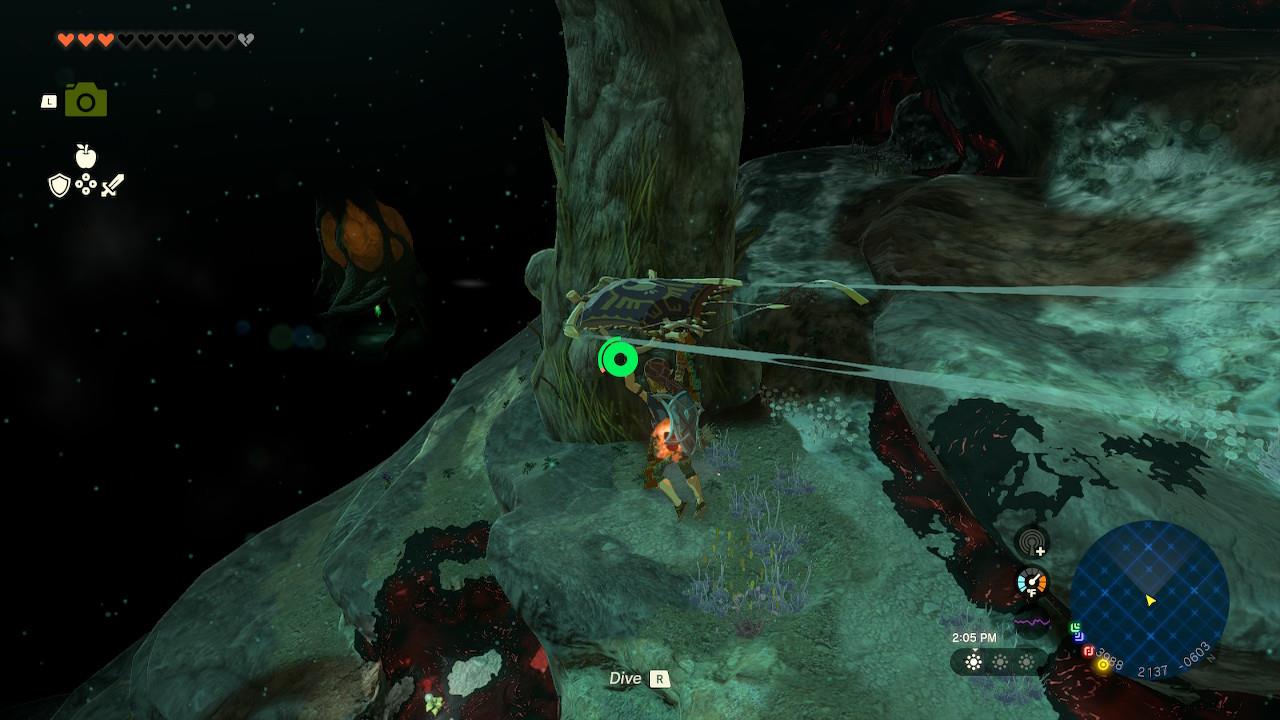Open the Camera ability icon

pos(86,101)
